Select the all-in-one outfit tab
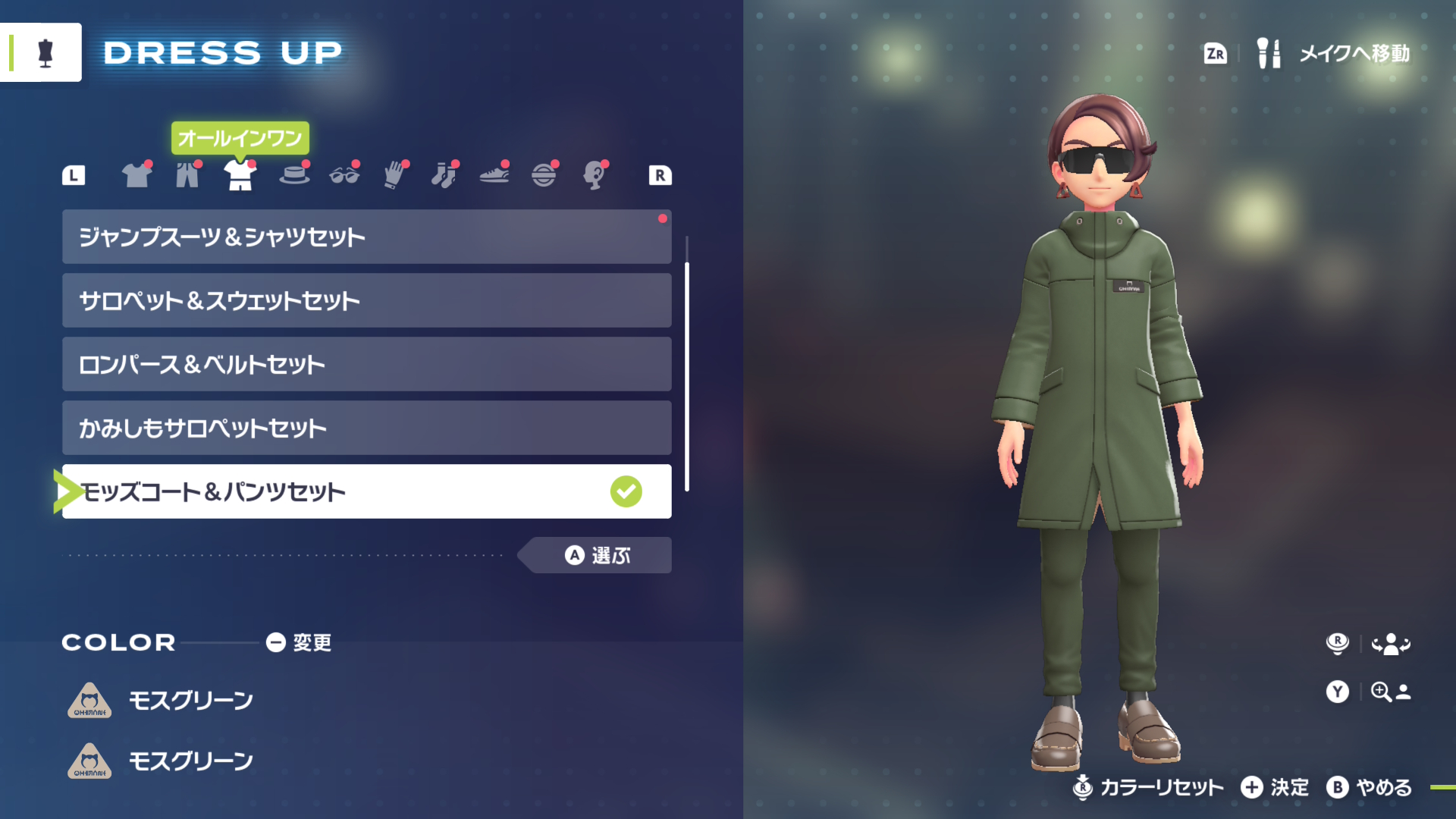This screenshot has width=1456, height=819. pyautogui.click(x=240, y=175)
